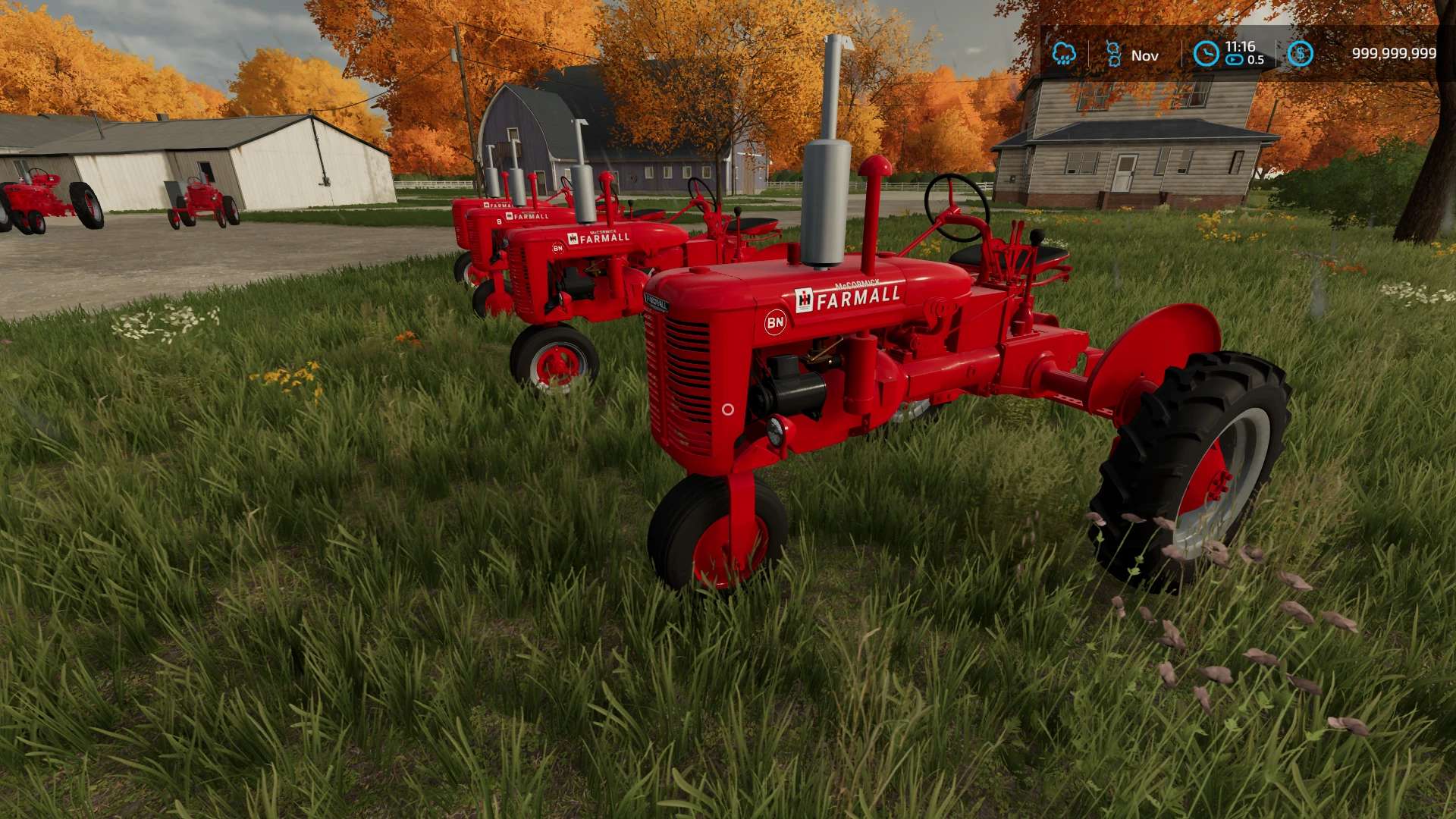Select the season icon beside Nov
Image resolution: width=1456 pixels, height=819 pixels.
[1113, 54]
